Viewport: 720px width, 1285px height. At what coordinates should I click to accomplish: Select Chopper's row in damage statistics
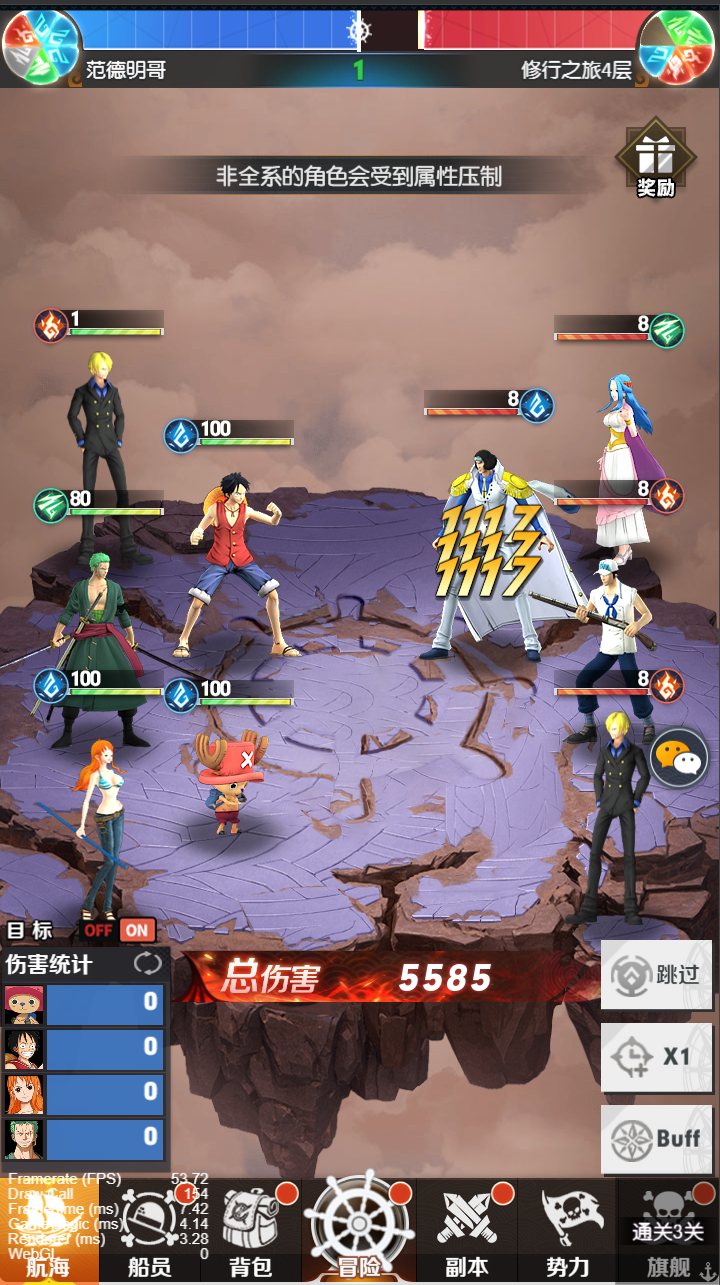tap(84, 1003)
